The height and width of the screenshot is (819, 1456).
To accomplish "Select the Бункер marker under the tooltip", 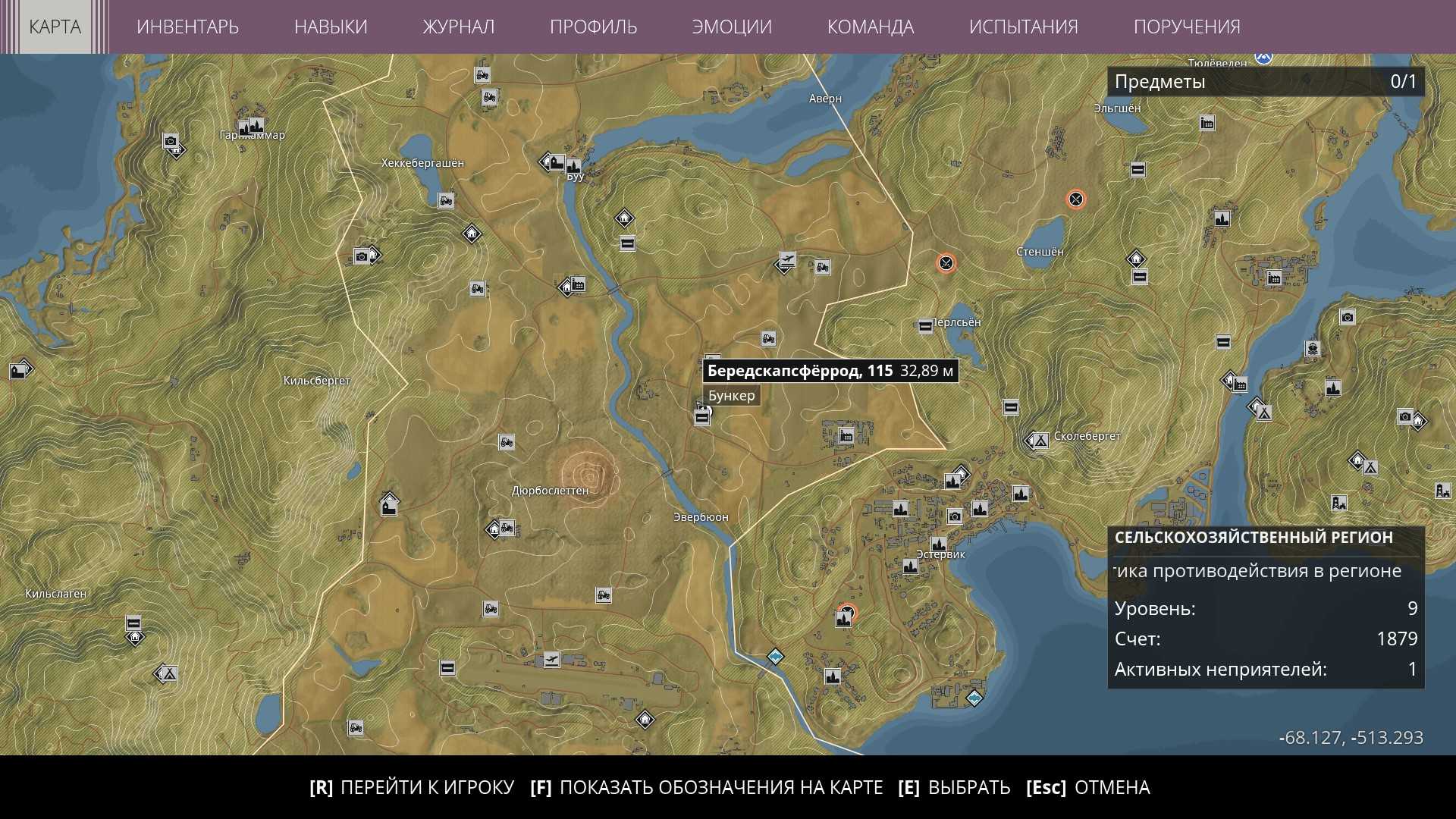I will [702, 415].
